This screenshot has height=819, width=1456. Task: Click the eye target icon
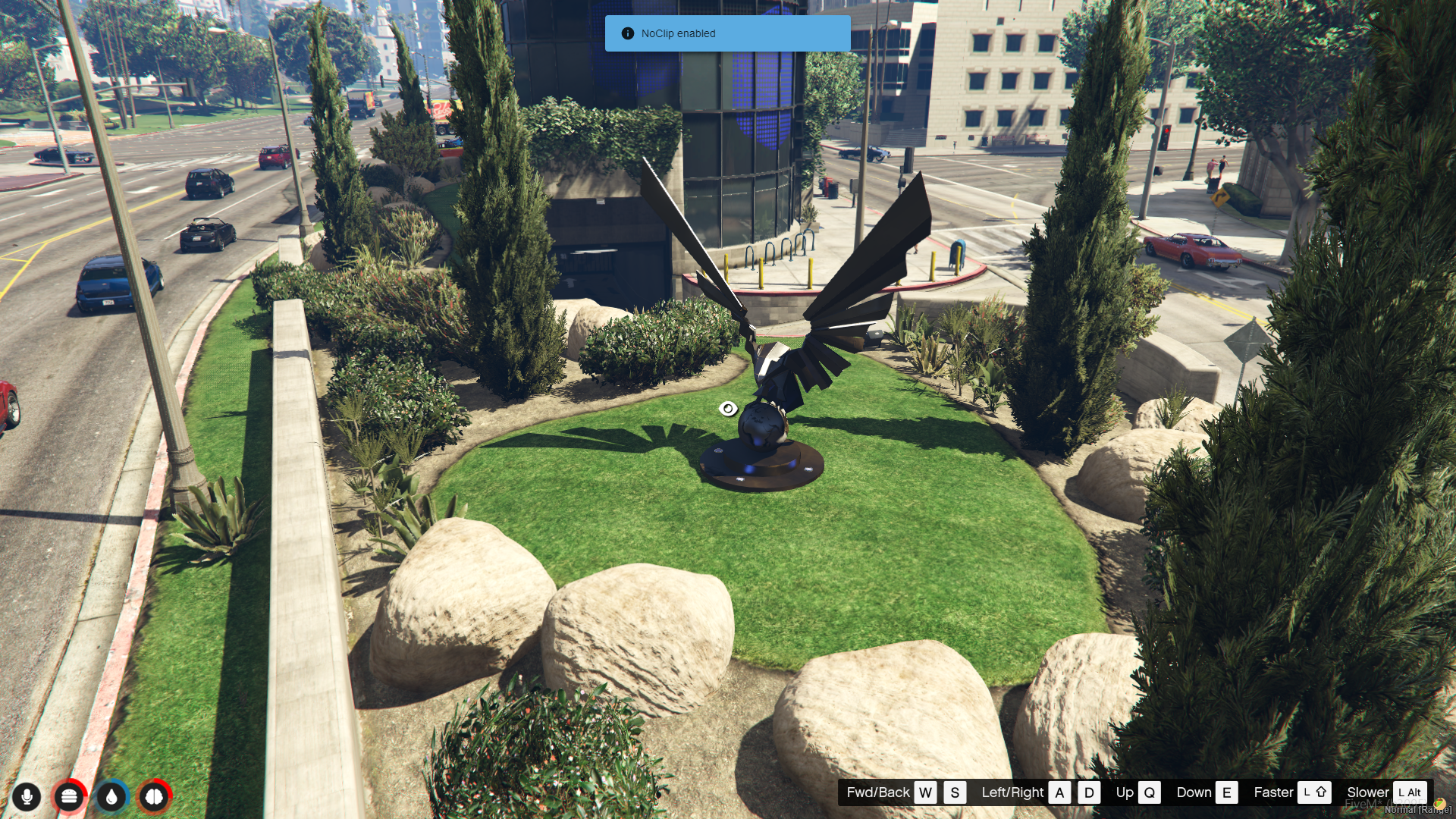(728, 409)
